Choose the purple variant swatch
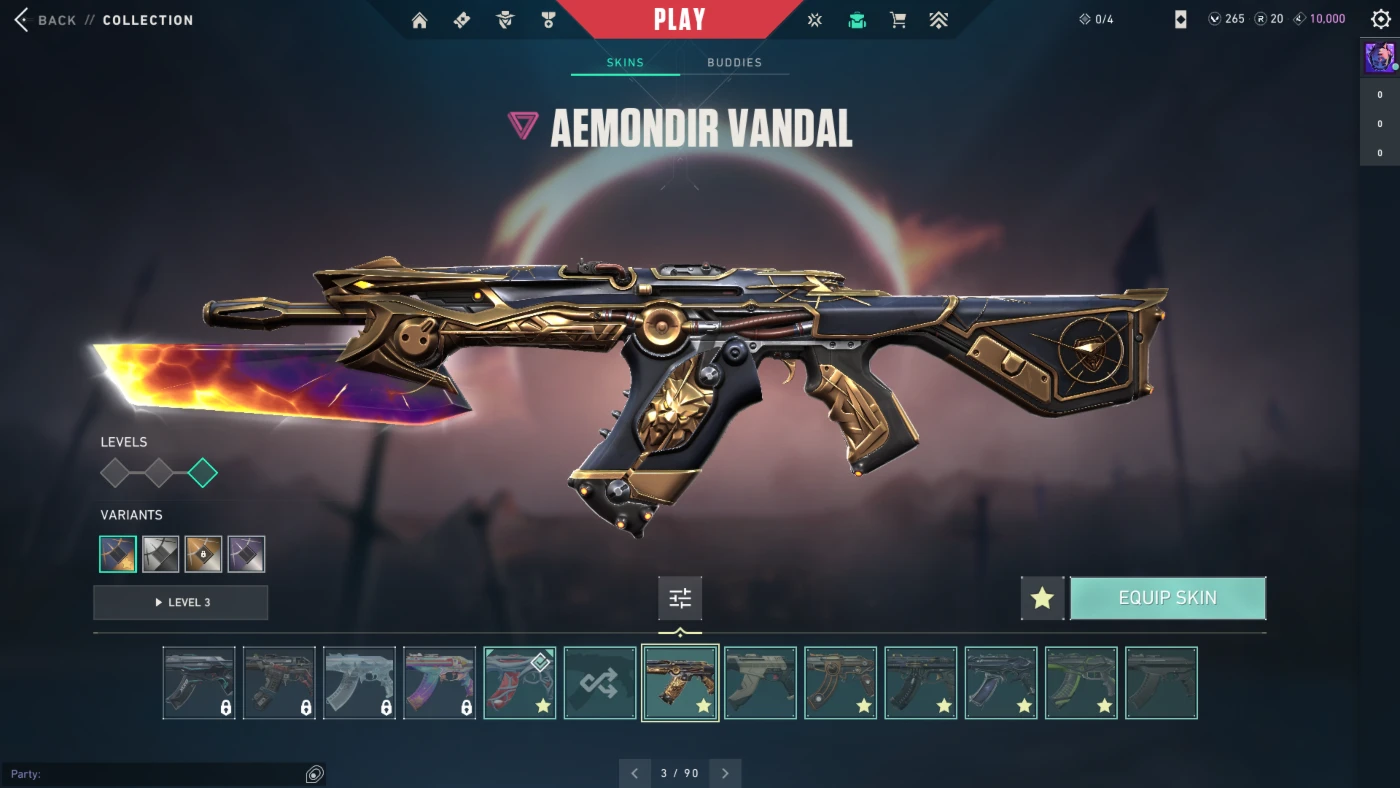The width and height of the screenshot is (1400, 788). pyautogui.click(x=246, y=554)
